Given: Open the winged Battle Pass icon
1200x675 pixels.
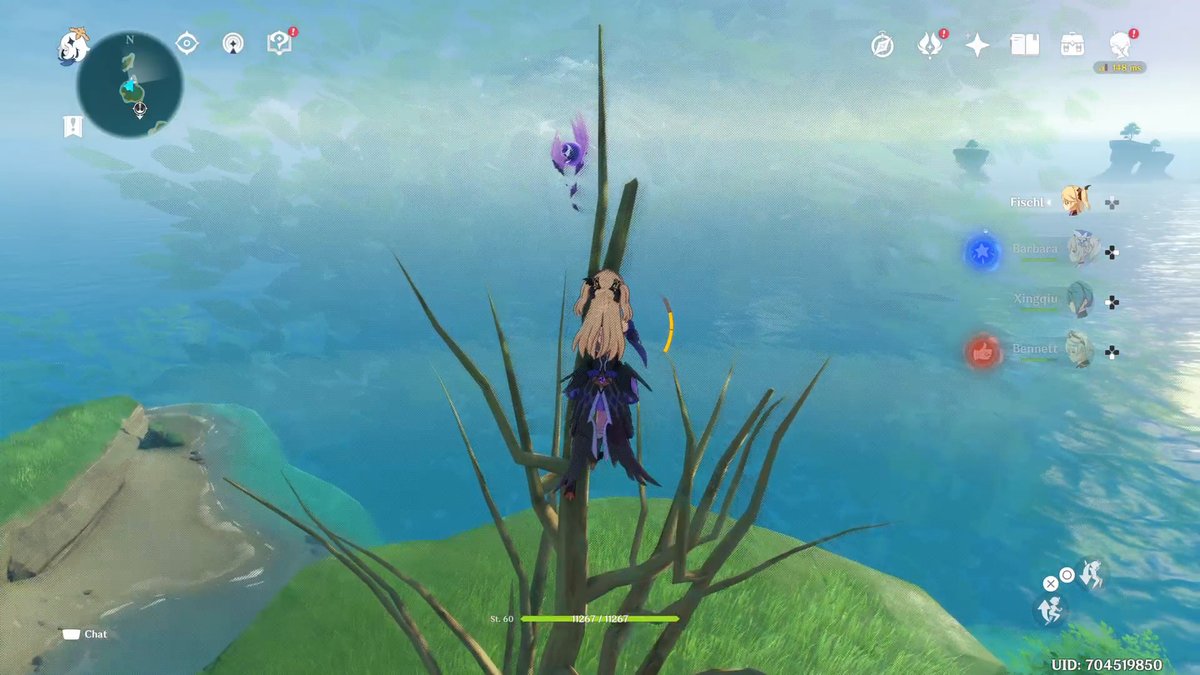Looking at the screenshot, I should (930, 45).
